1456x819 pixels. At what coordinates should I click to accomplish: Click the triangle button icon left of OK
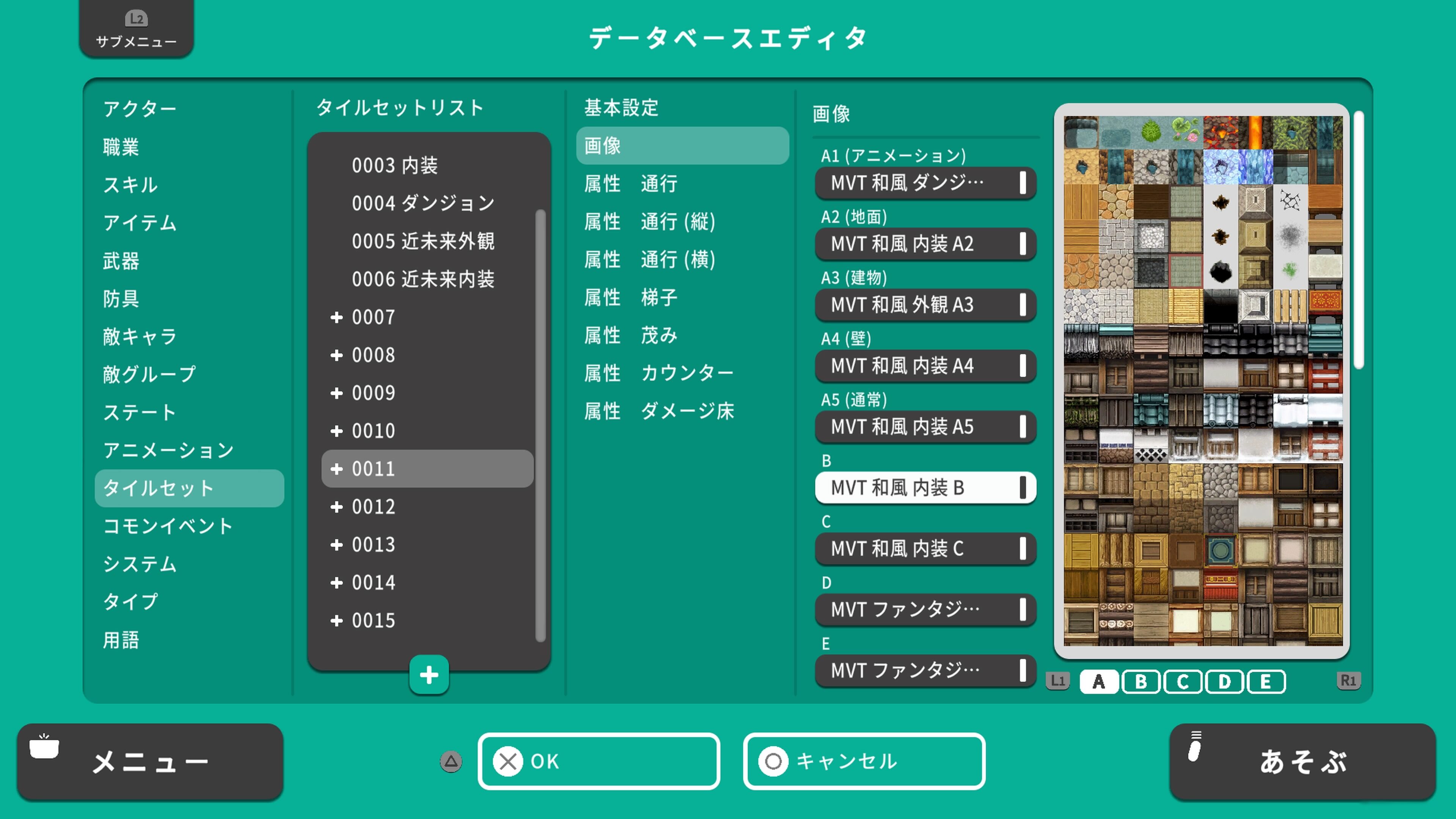coord(450,761)
